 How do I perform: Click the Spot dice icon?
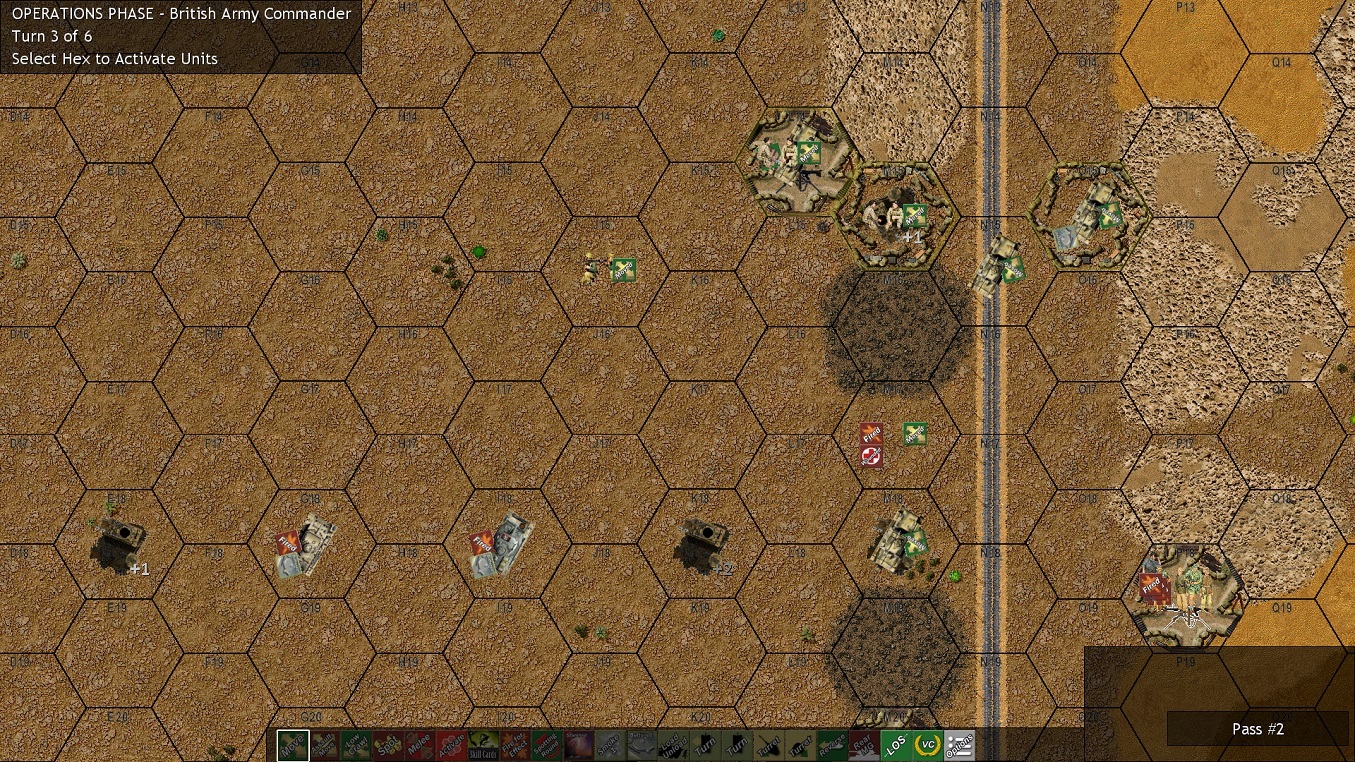tap(389, 744)
